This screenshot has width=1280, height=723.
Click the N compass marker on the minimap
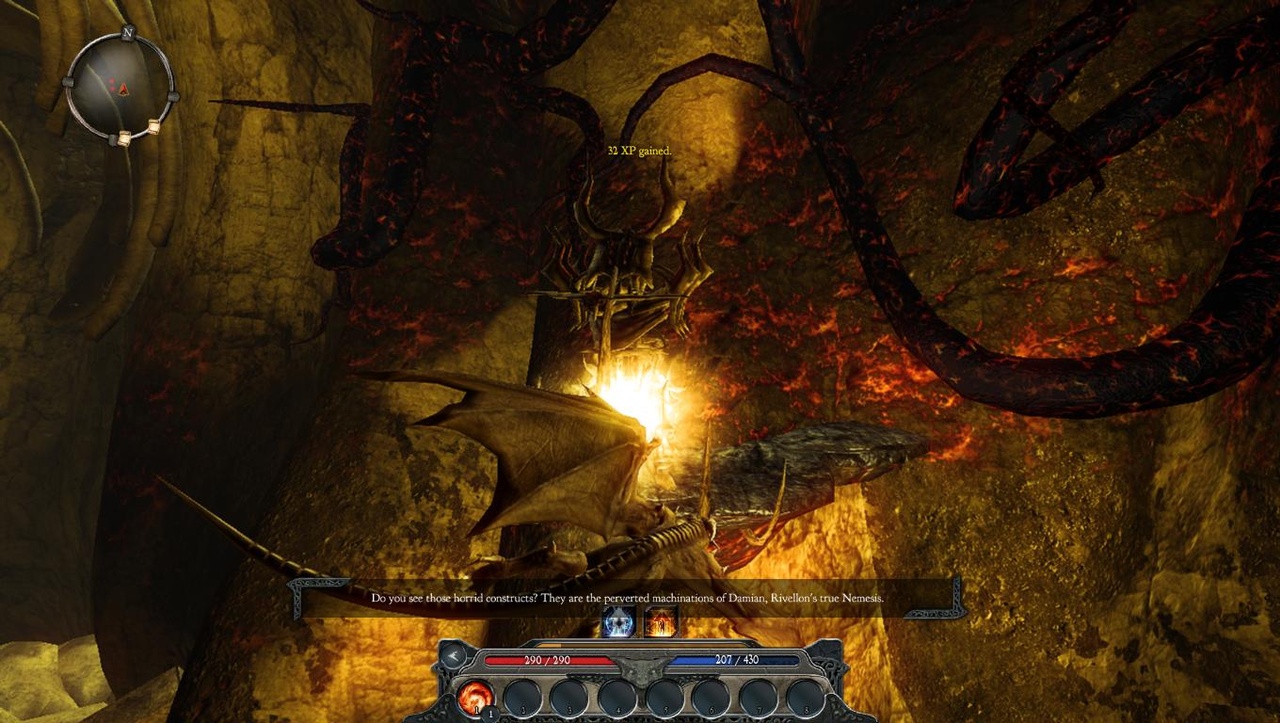click(128, 33)
